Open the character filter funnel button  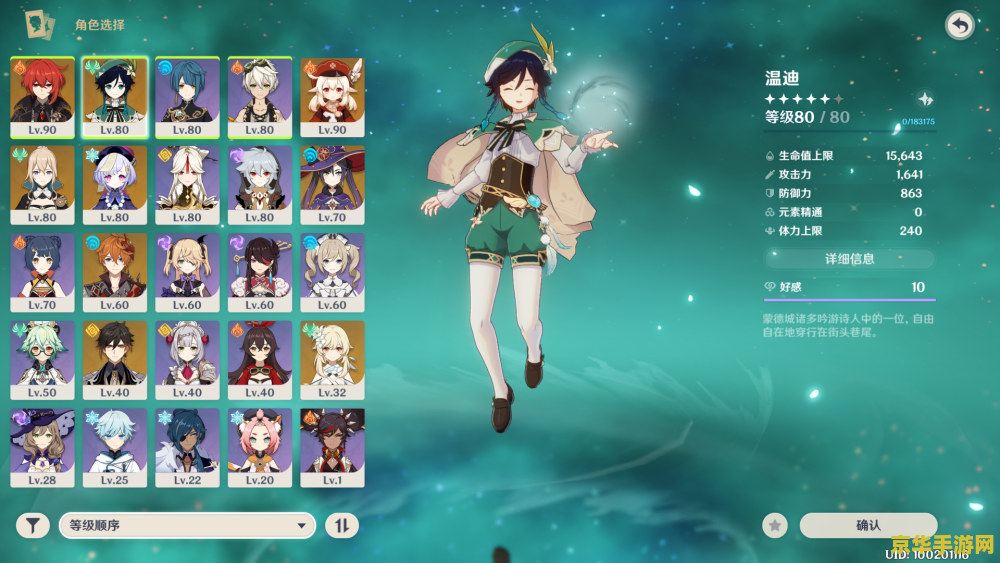point(32,525)
